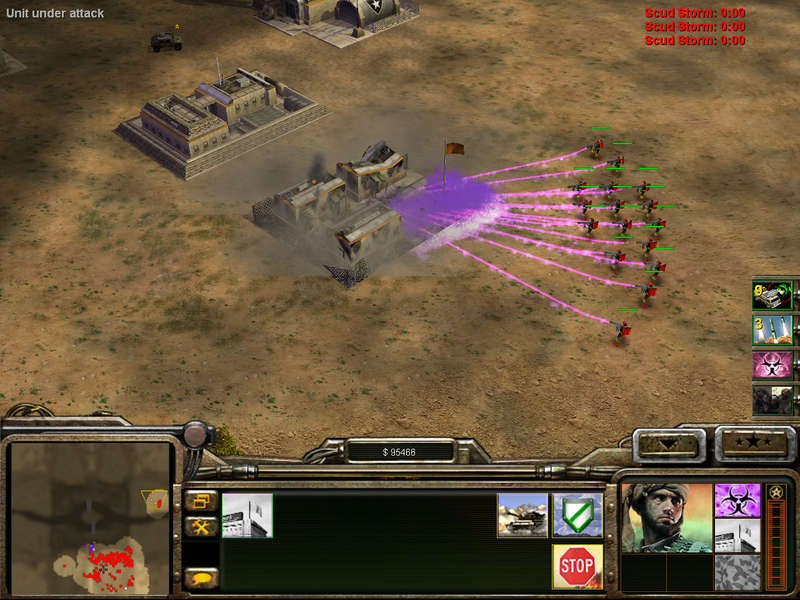Click the purple biohazard upgrade icon by portrait
The image size is (800, 600).
738,500
